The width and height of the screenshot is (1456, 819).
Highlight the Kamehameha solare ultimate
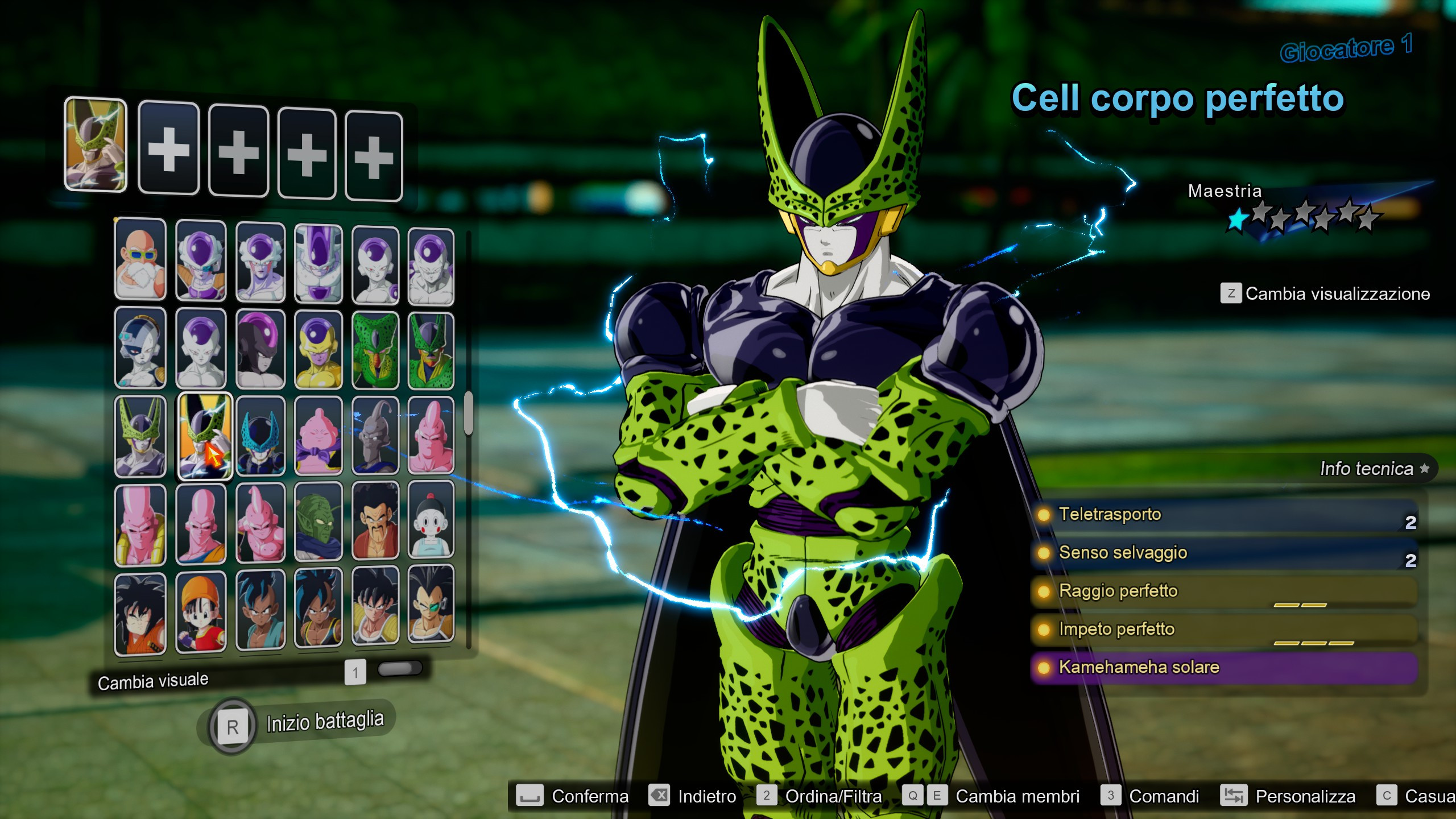[1223, 667]
